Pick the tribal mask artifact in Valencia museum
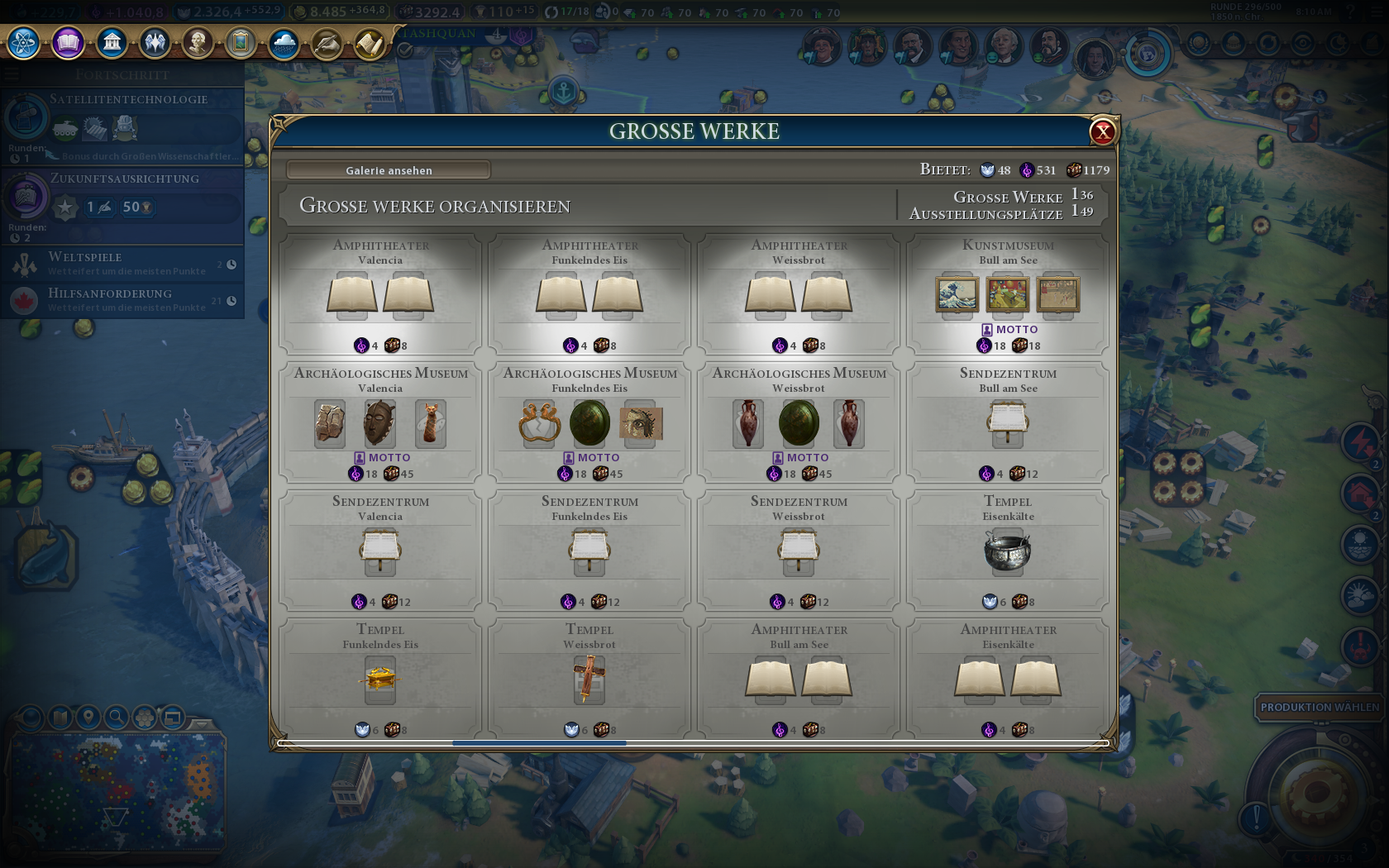The height and width of the screenshot is (868, 1389). point(379,422)
